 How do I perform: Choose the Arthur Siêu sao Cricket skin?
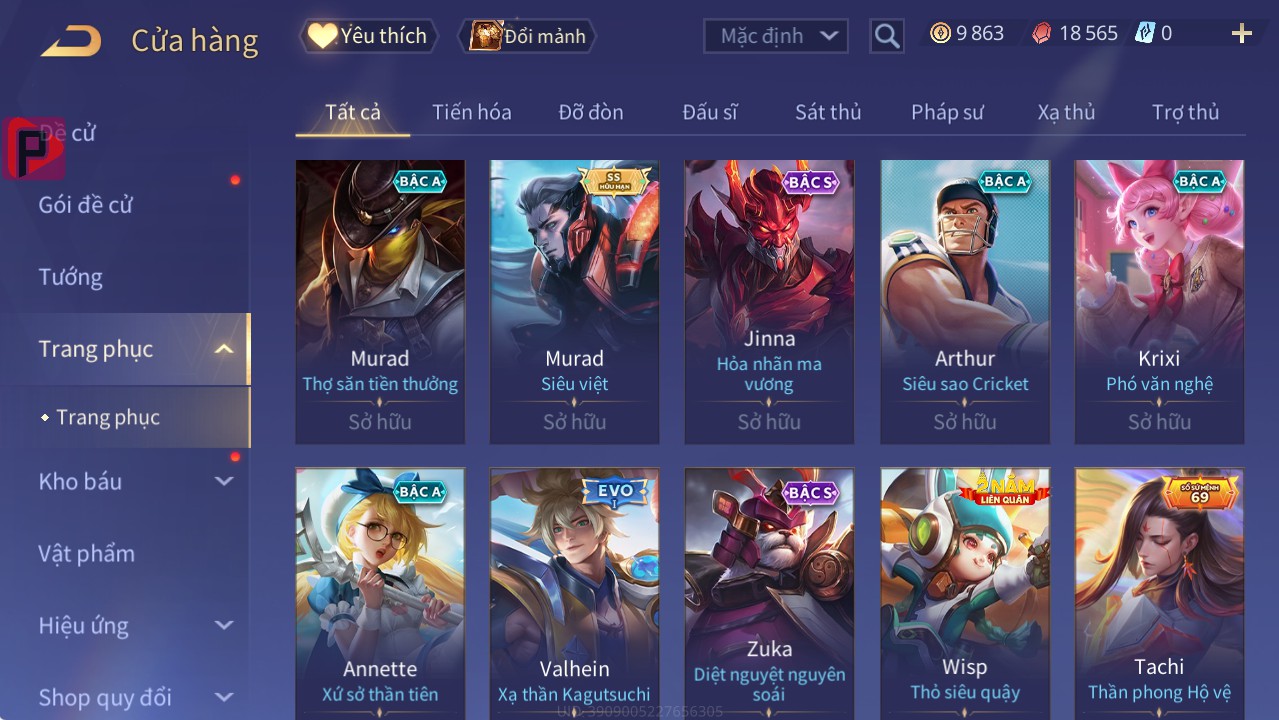(x=965, y=300)
